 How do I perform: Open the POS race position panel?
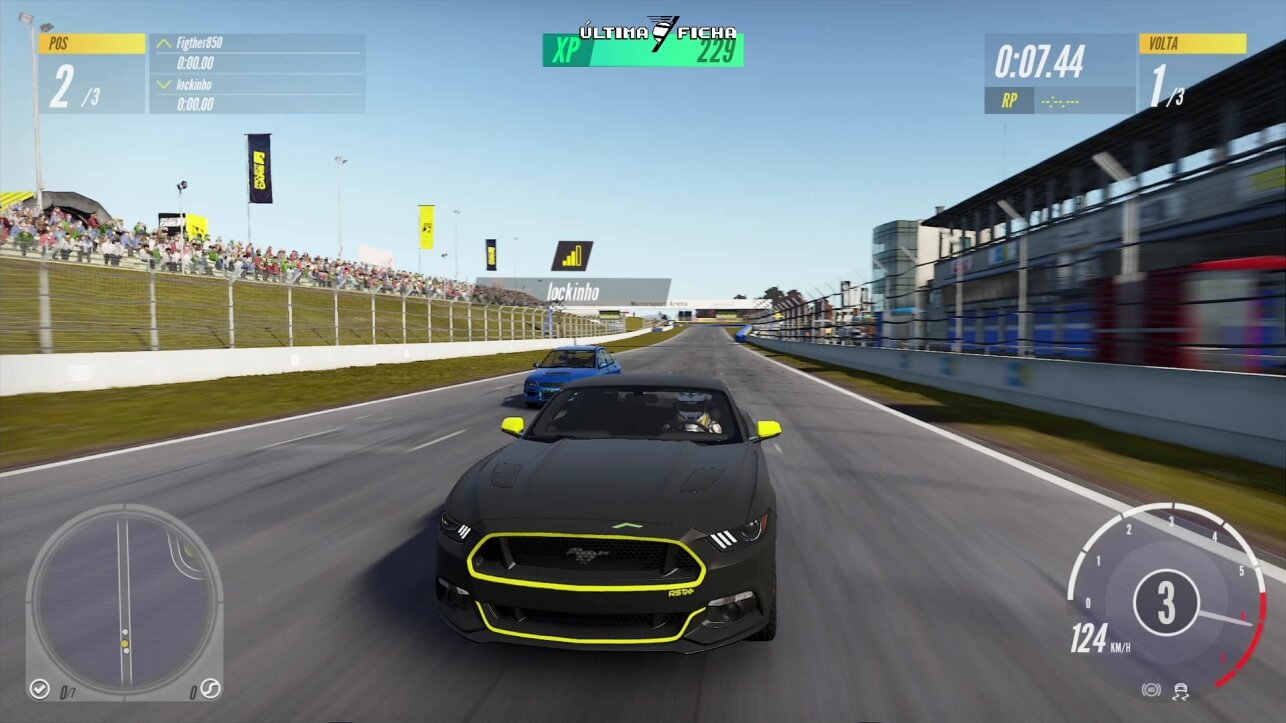pyautogui.click(x=92, y=74)
